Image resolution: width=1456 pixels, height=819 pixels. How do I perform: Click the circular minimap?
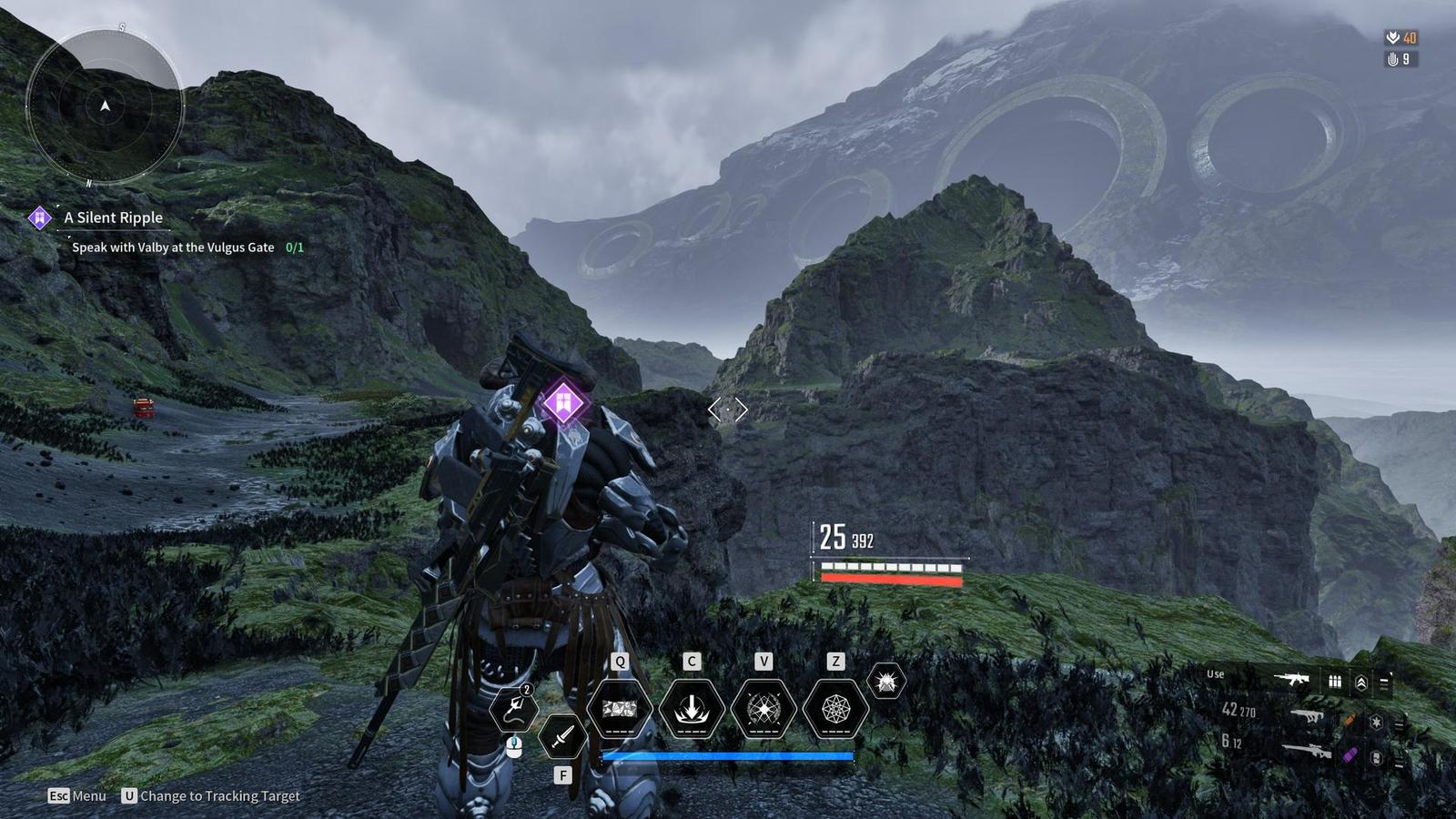(105, 106)
